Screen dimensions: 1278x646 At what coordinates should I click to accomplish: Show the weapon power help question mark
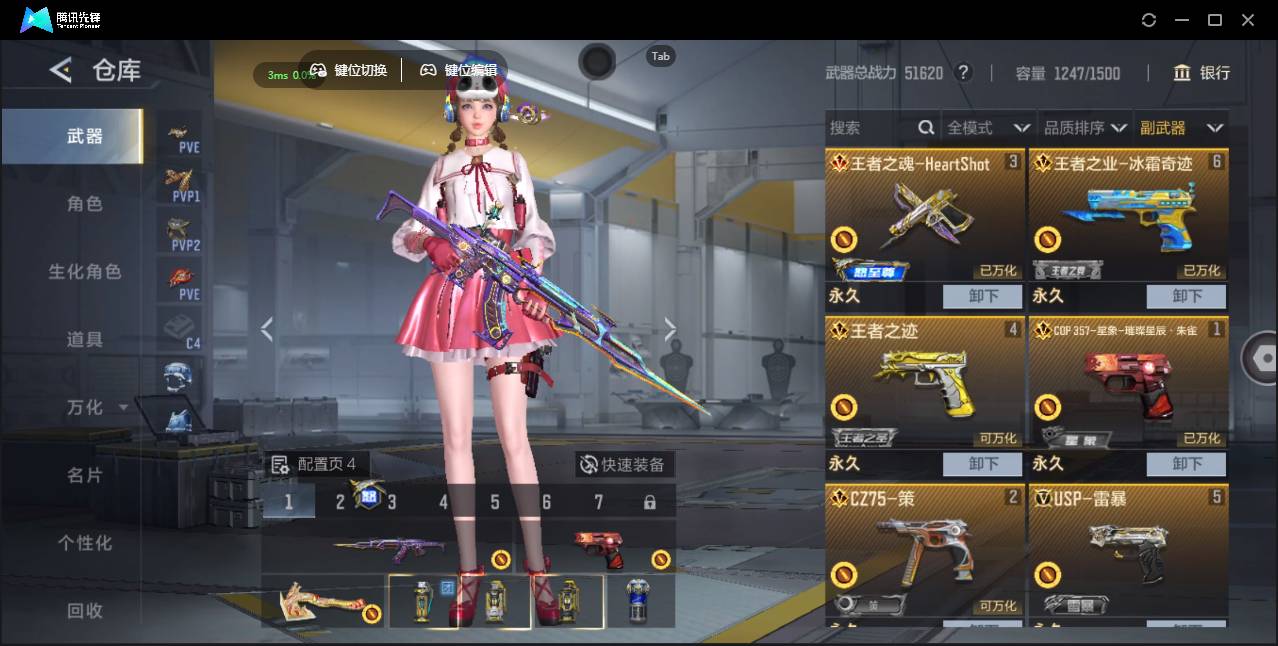tap(963, 73)
